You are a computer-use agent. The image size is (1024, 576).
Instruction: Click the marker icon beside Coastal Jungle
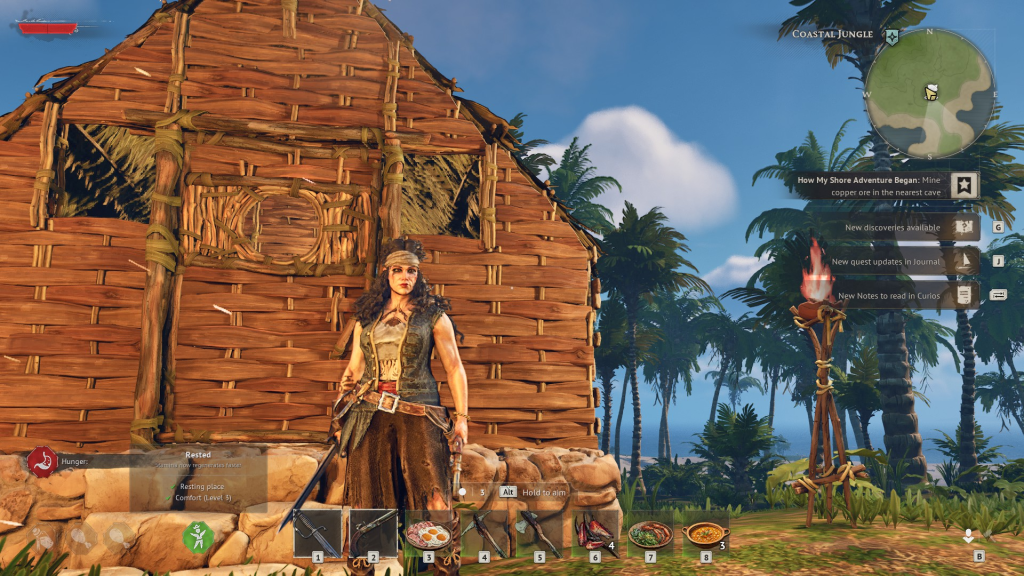891,36
